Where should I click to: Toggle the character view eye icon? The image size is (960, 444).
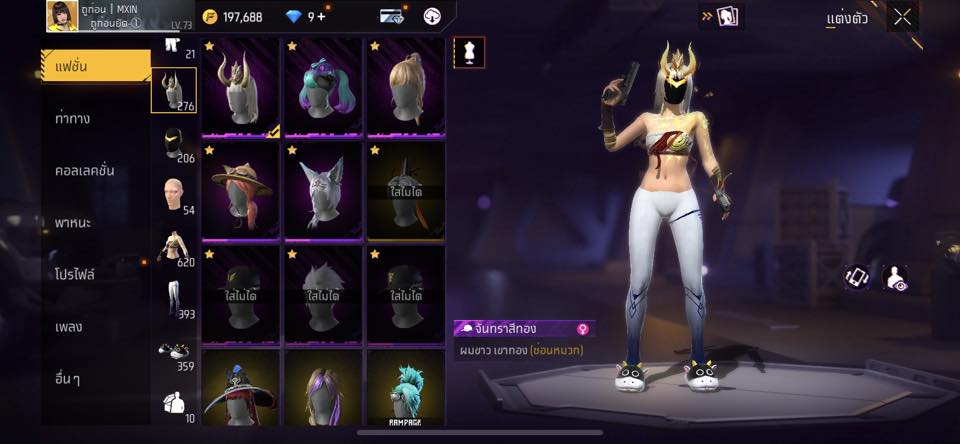(895, 278)
